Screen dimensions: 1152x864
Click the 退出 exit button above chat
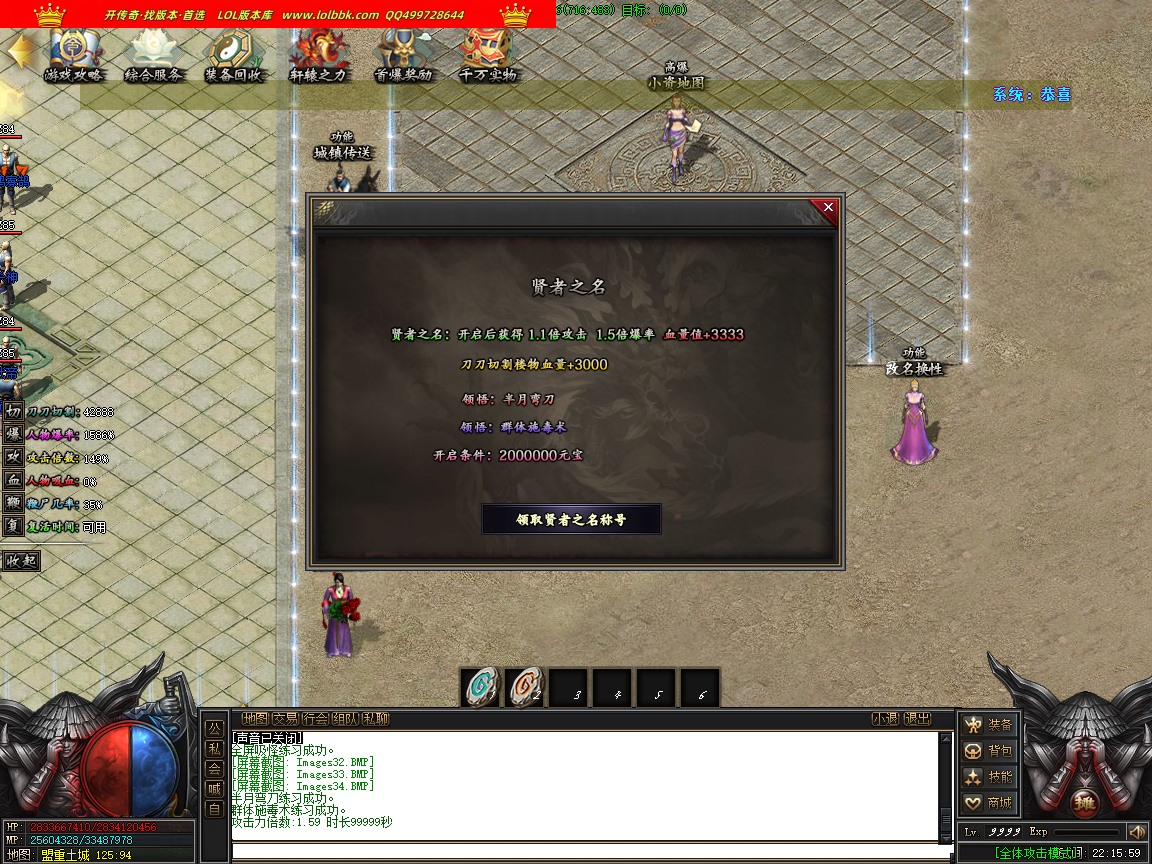click(x=917, y=718)
